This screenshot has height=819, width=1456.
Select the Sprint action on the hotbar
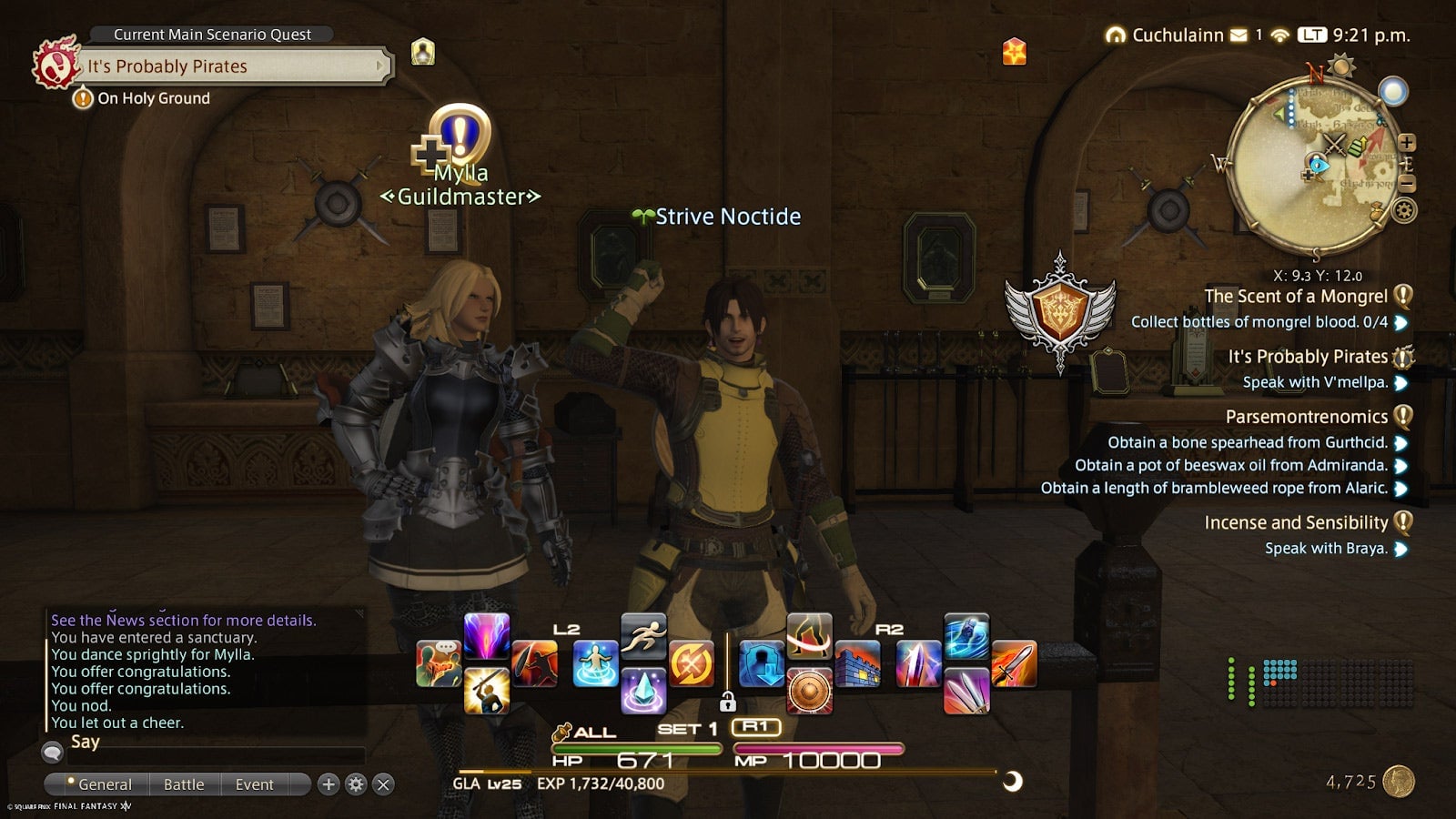tap(644, 640)
